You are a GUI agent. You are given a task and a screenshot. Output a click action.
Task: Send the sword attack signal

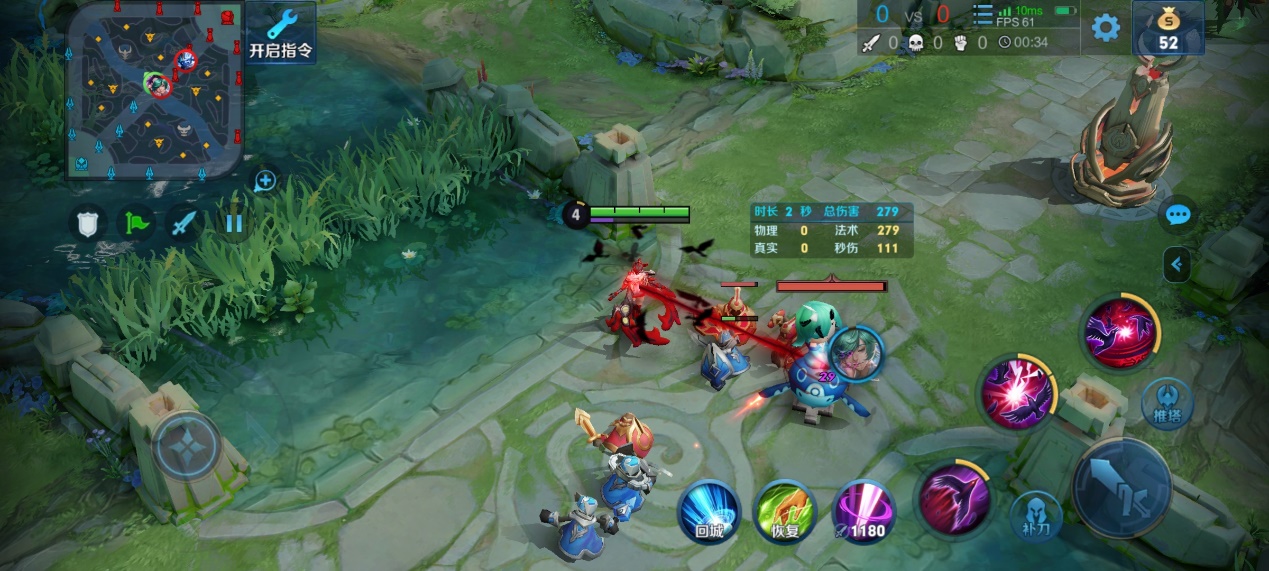pos(184,222)
